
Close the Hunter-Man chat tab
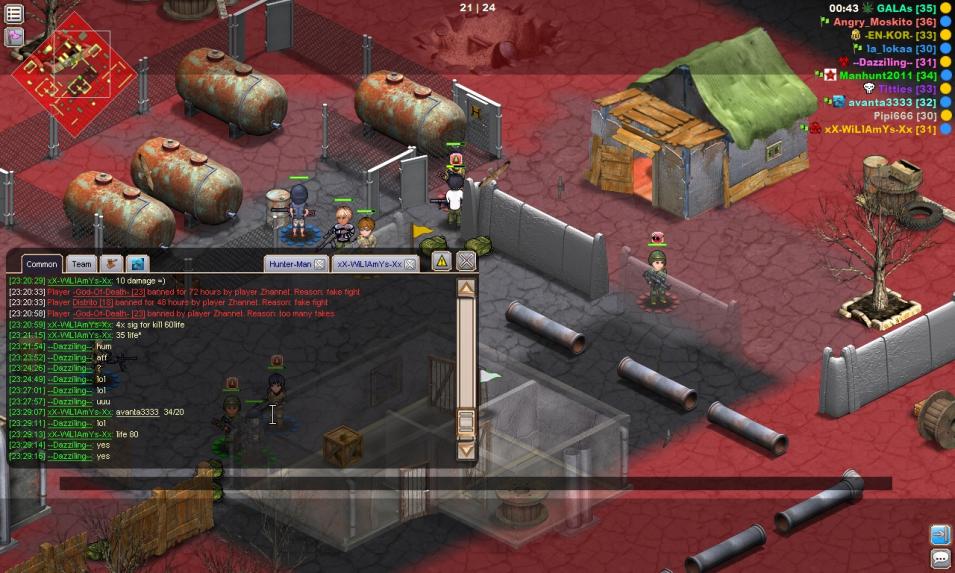pos(320,264)
